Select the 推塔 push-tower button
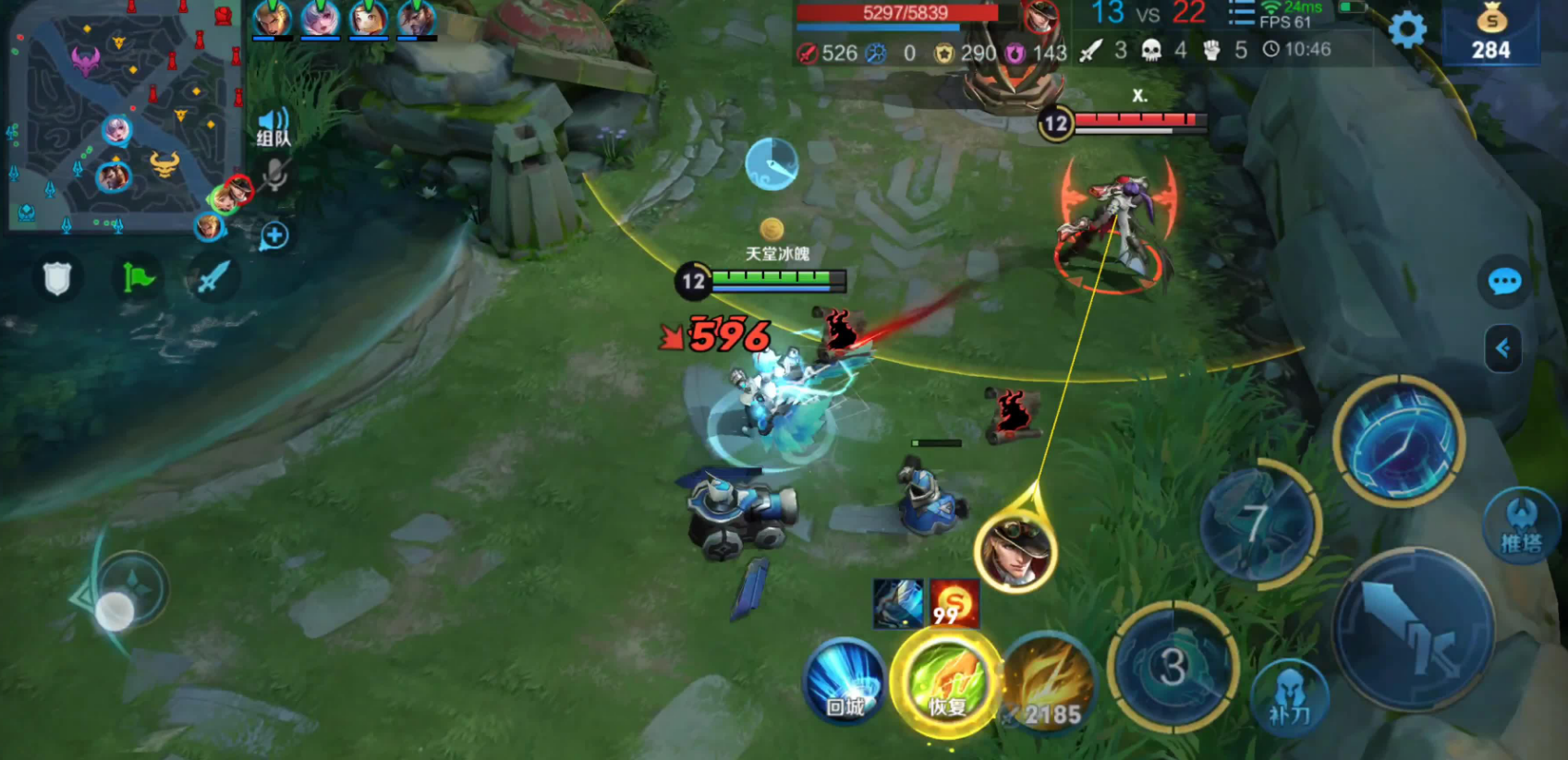 pyautogui.click(x=1520, y=524)
